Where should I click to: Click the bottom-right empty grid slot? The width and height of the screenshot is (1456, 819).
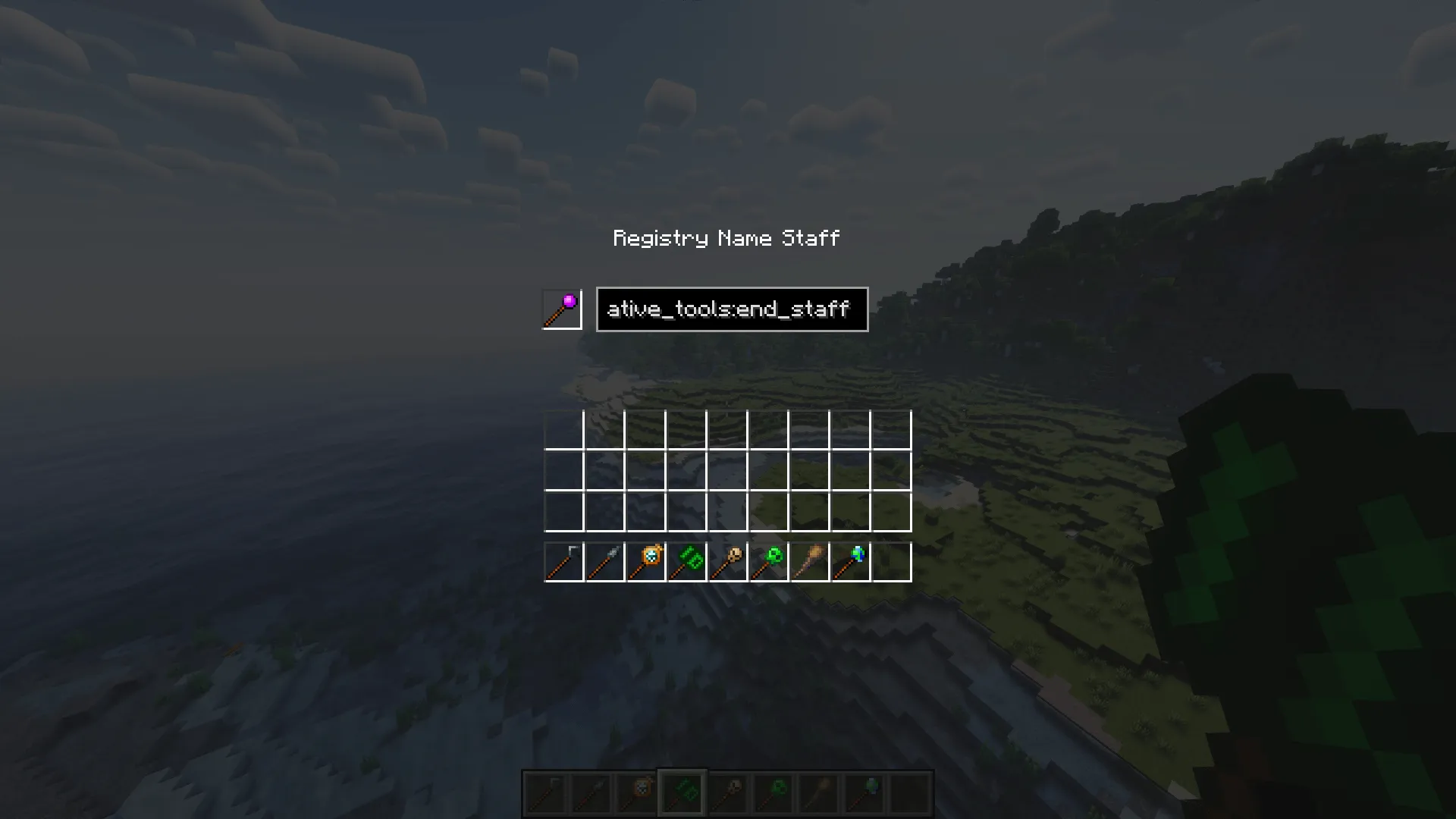pyautogui.click(x=893, y=512)
